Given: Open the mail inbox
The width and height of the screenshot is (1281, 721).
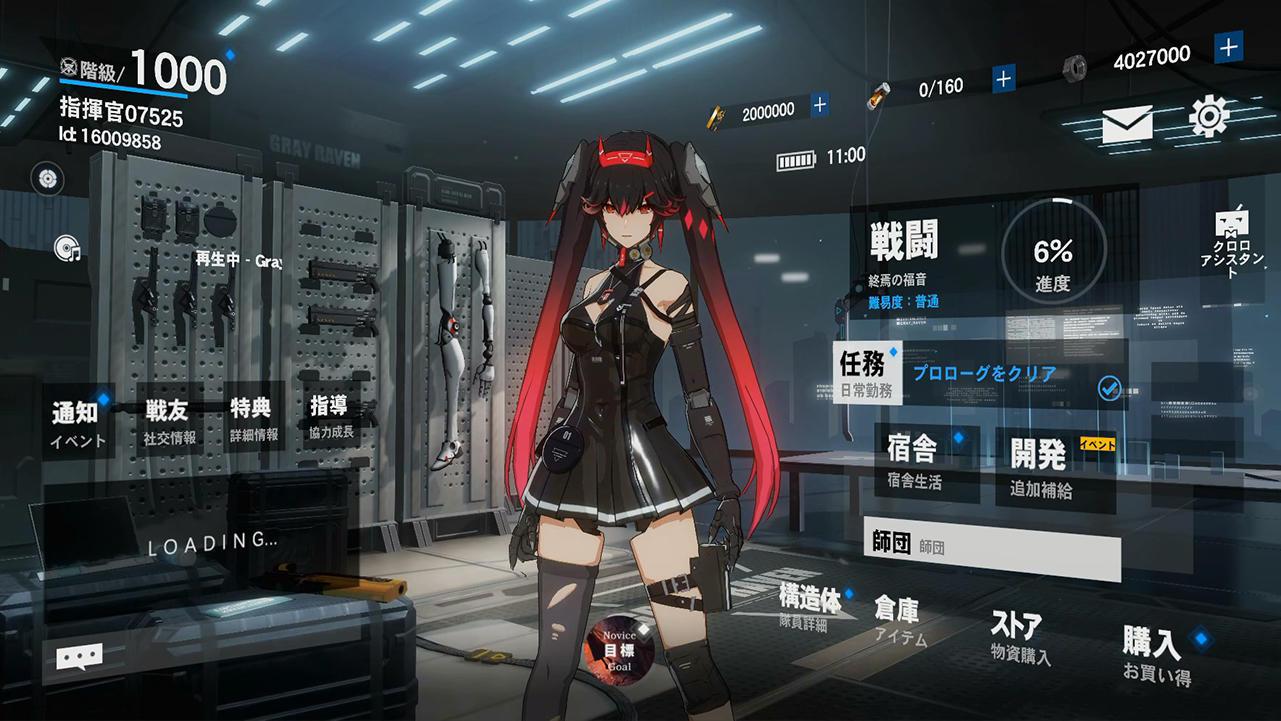Looking at the screenshot, I should coord(1126,124).
